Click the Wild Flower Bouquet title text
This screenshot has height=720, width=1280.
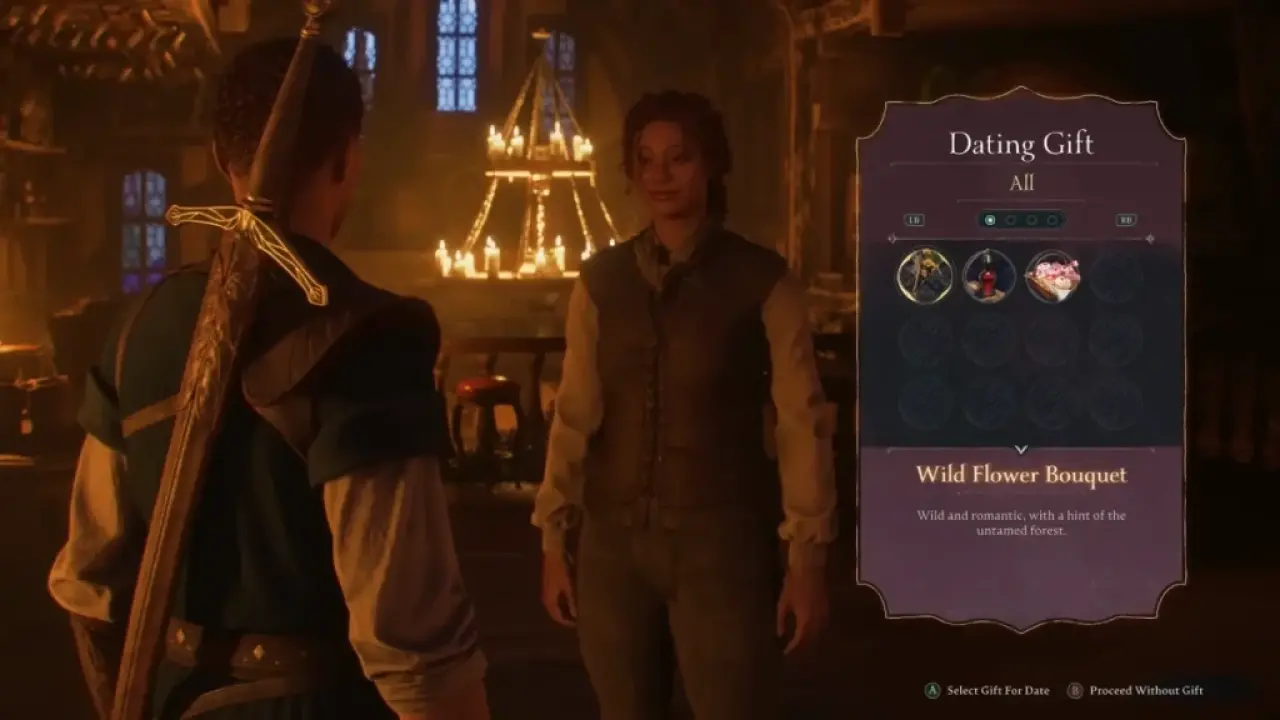[x=1022, y=475]
